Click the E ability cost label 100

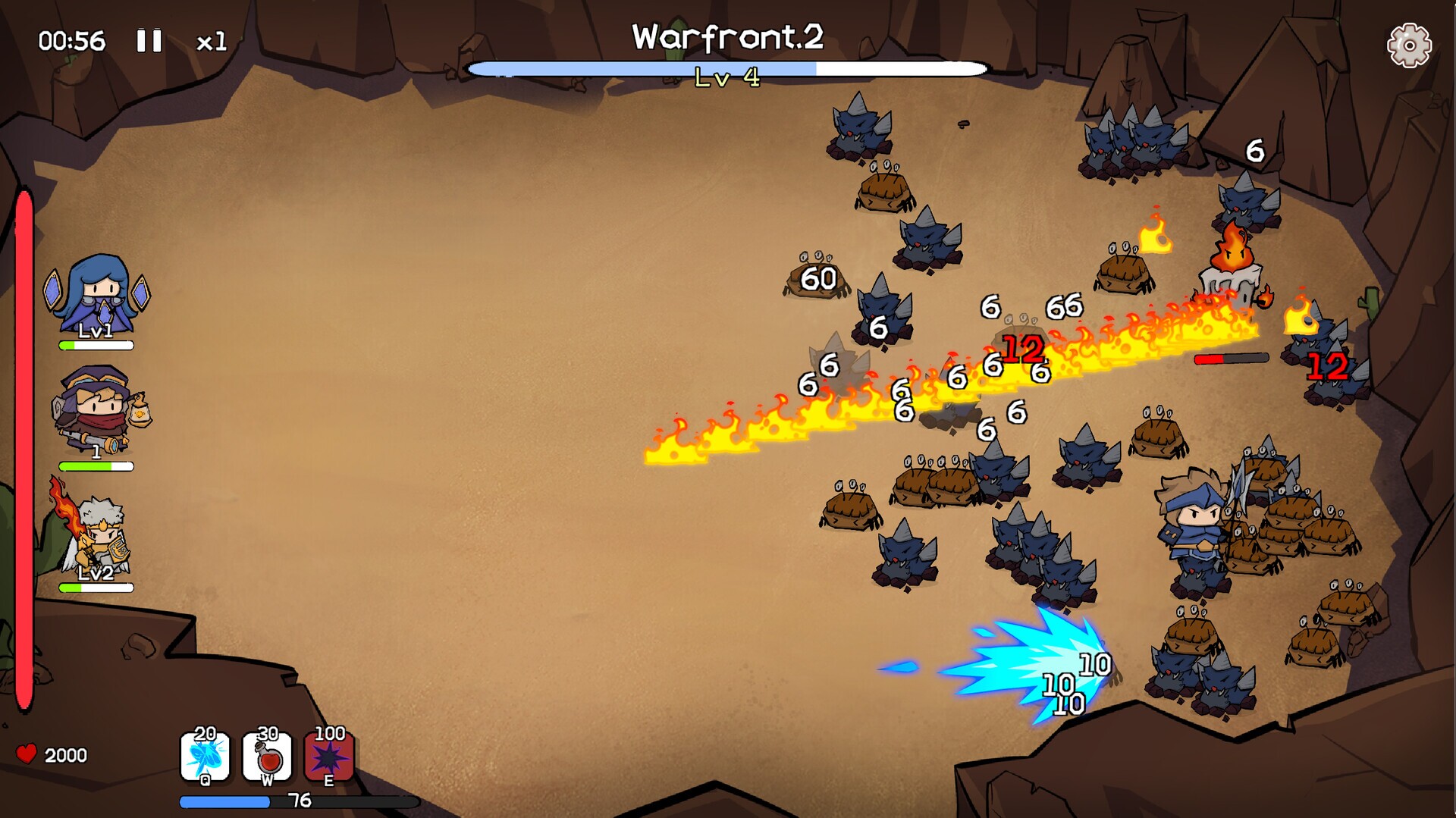click(329, 735)
